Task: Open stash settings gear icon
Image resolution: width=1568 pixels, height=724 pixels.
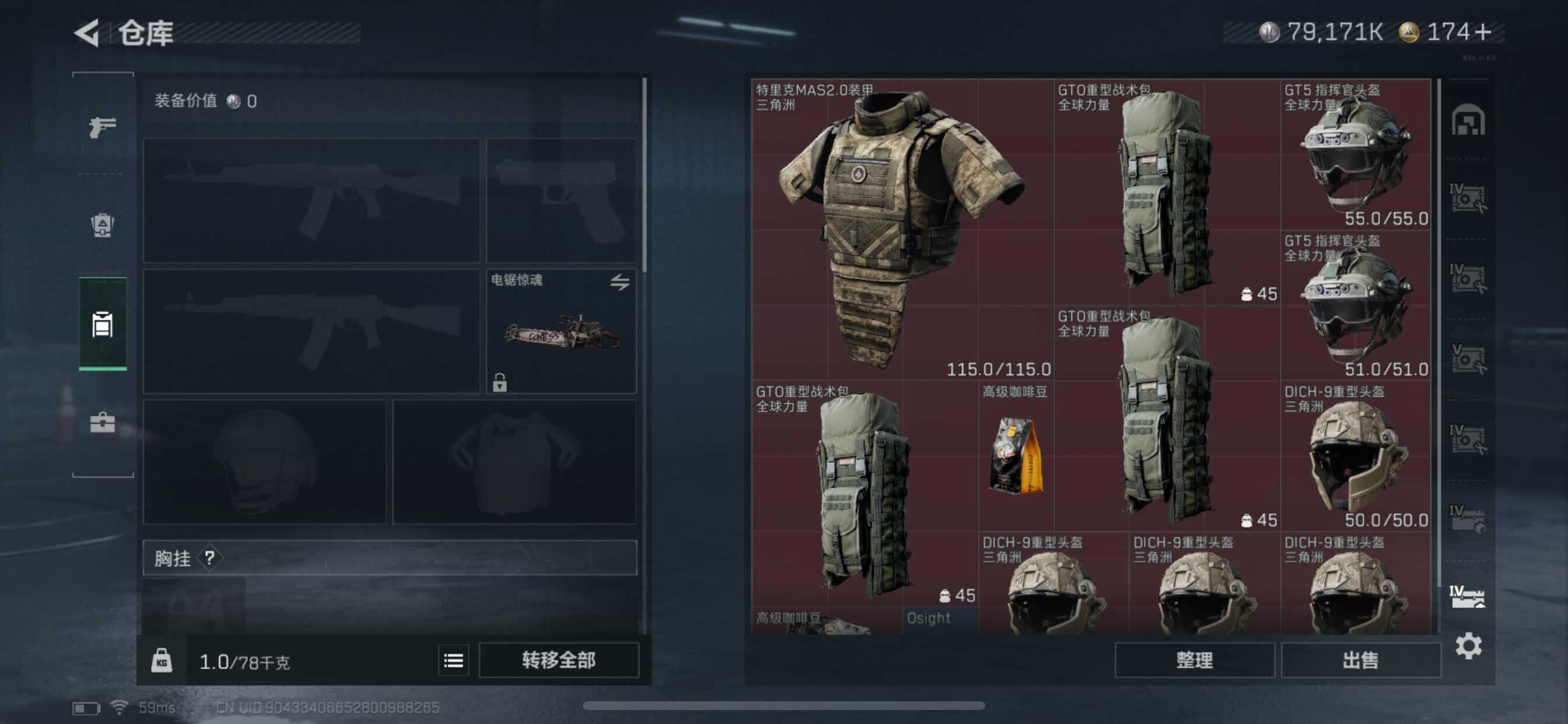Action: coord(1468,645)
